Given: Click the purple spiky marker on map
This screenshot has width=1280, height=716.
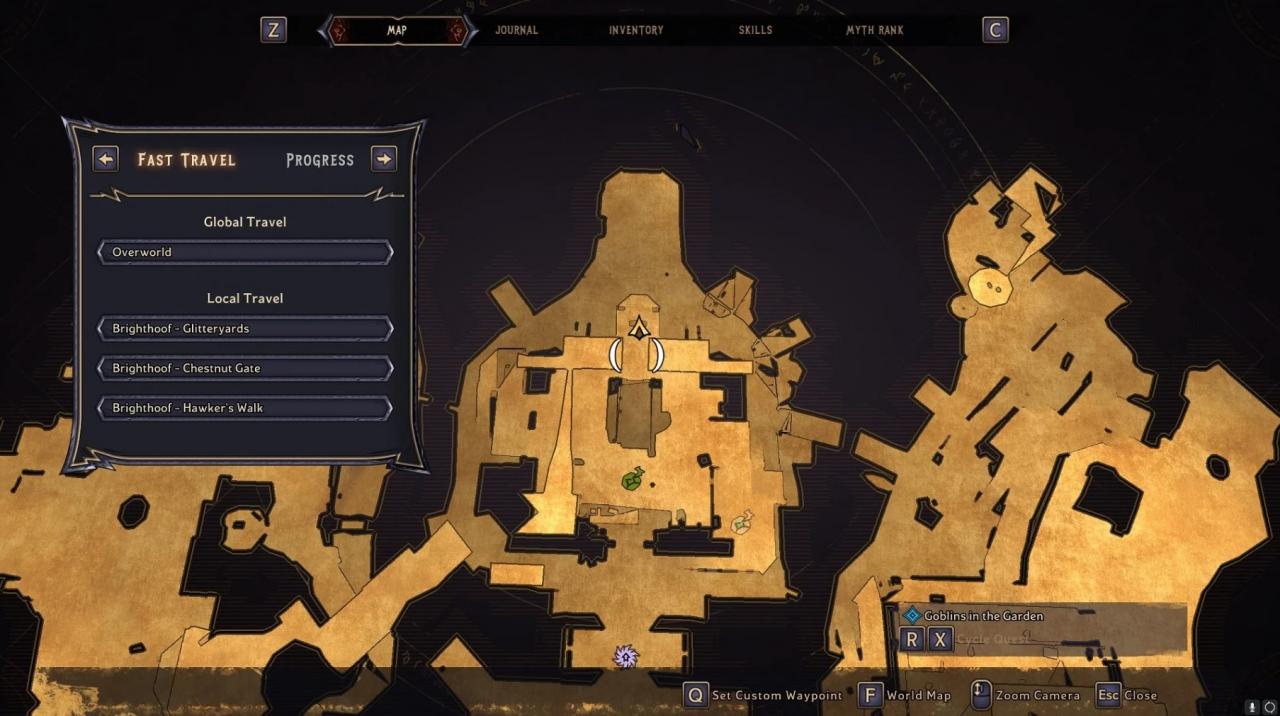Looking at the screenshot, I should [x=626, y=656].
